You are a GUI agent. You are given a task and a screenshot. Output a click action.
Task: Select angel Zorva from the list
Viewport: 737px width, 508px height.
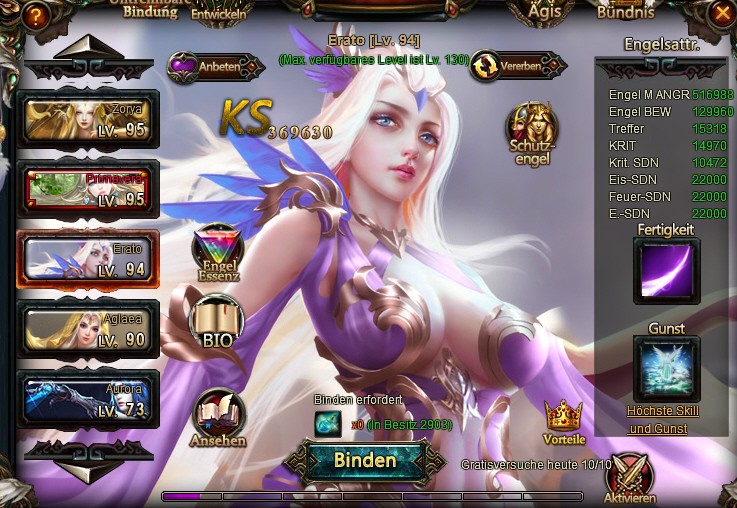[88, 119]
